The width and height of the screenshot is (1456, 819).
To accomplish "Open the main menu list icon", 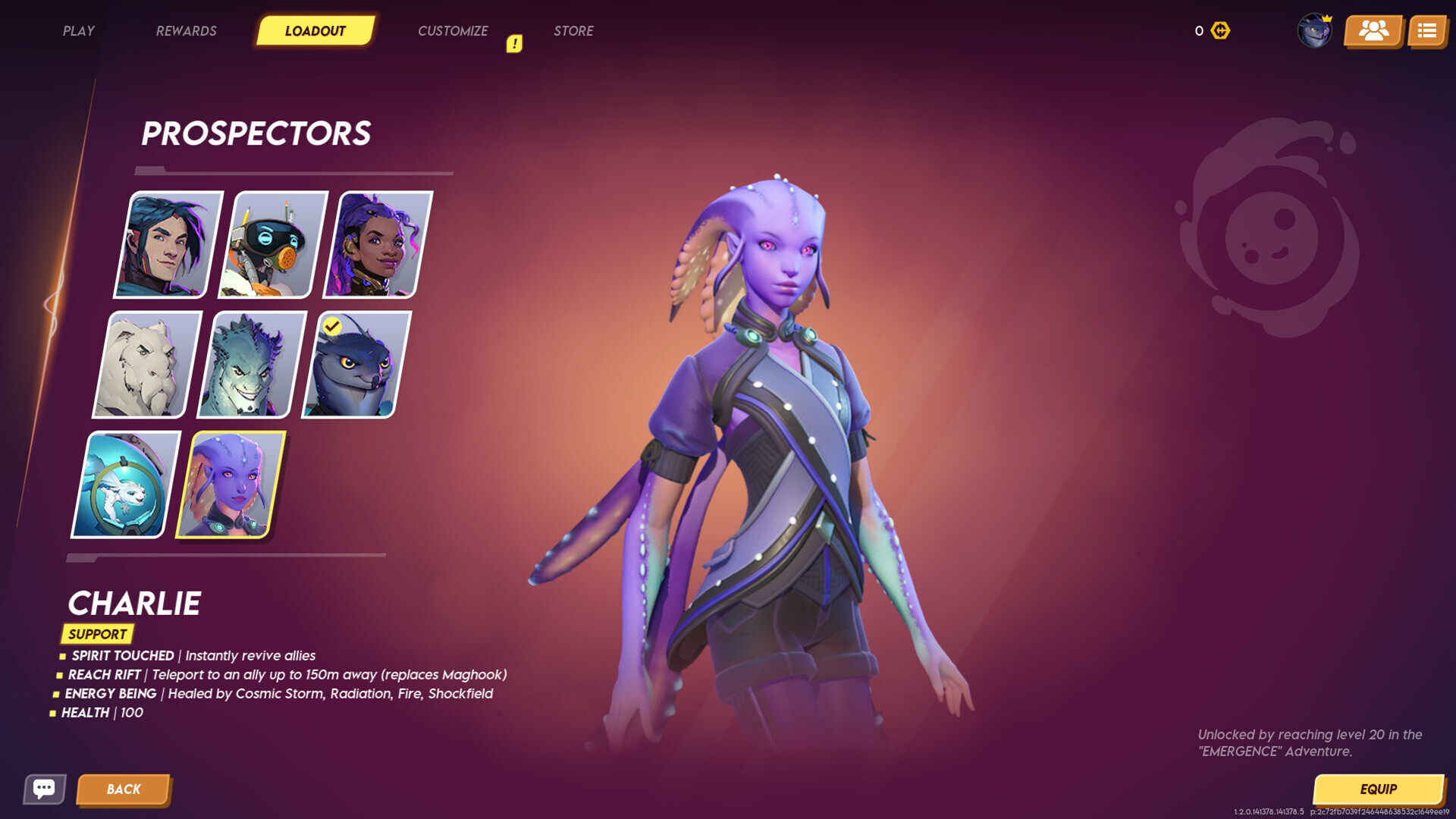I will (x=1427, y=30).
